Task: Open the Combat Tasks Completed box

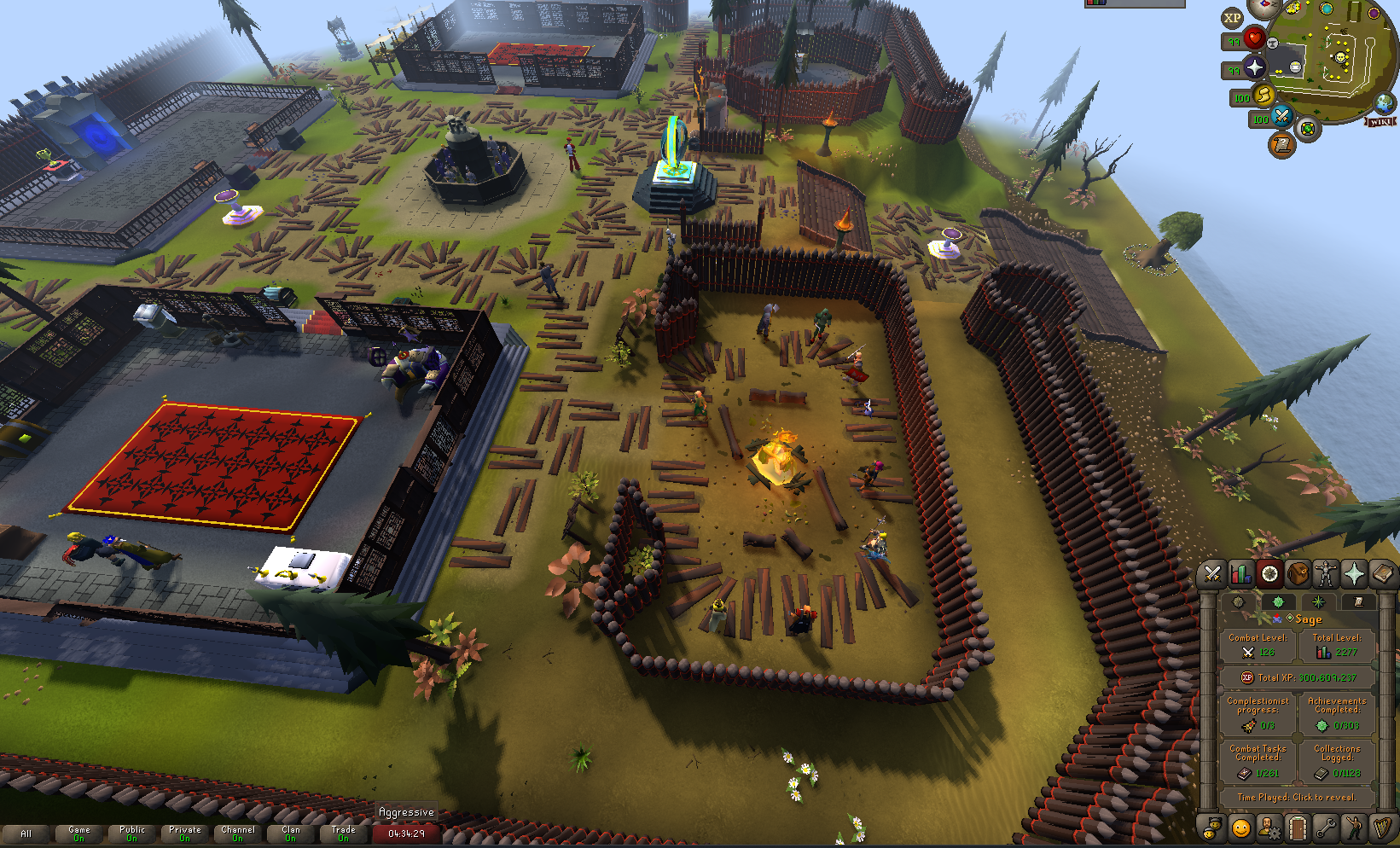Action: [x=1258, y=761]
